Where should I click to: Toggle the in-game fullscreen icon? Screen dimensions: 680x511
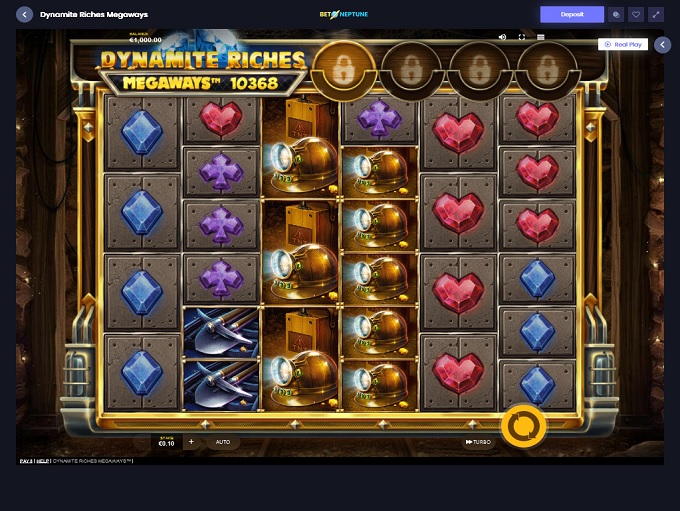(521, 37)
